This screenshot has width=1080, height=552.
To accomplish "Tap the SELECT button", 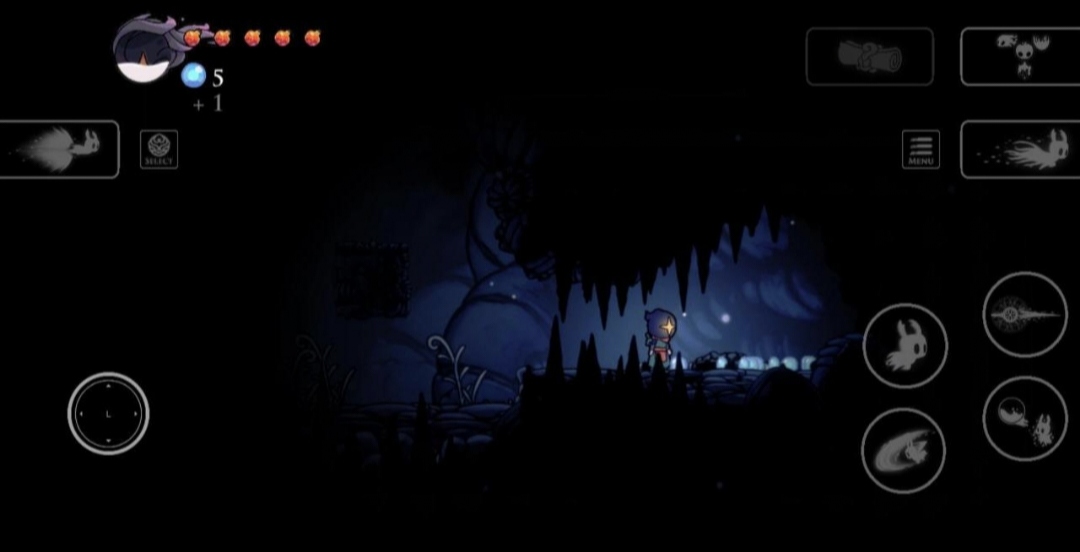I will tap(159, 150).
